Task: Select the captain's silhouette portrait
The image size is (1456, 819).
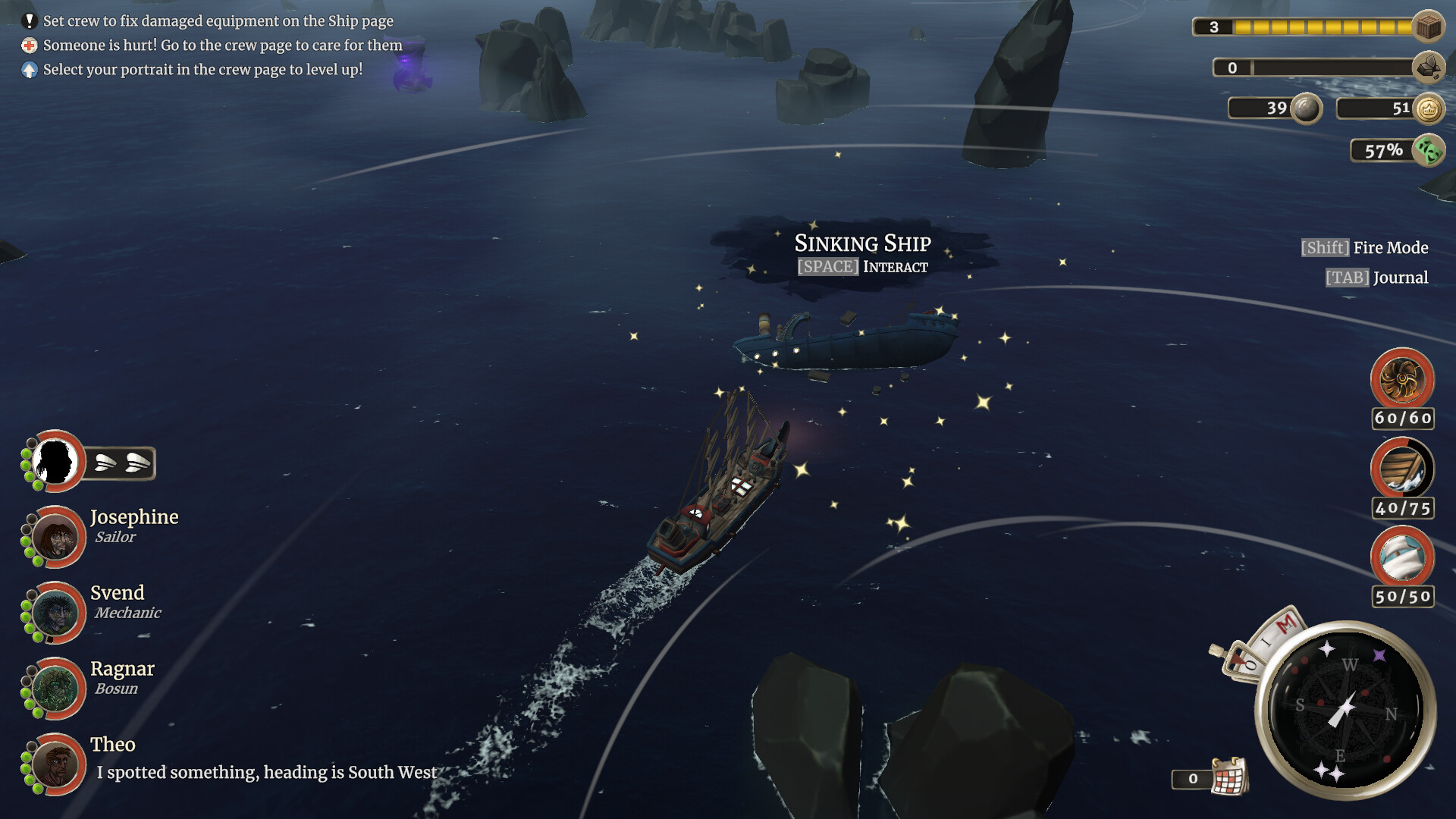Action: [x=55, y=461]
